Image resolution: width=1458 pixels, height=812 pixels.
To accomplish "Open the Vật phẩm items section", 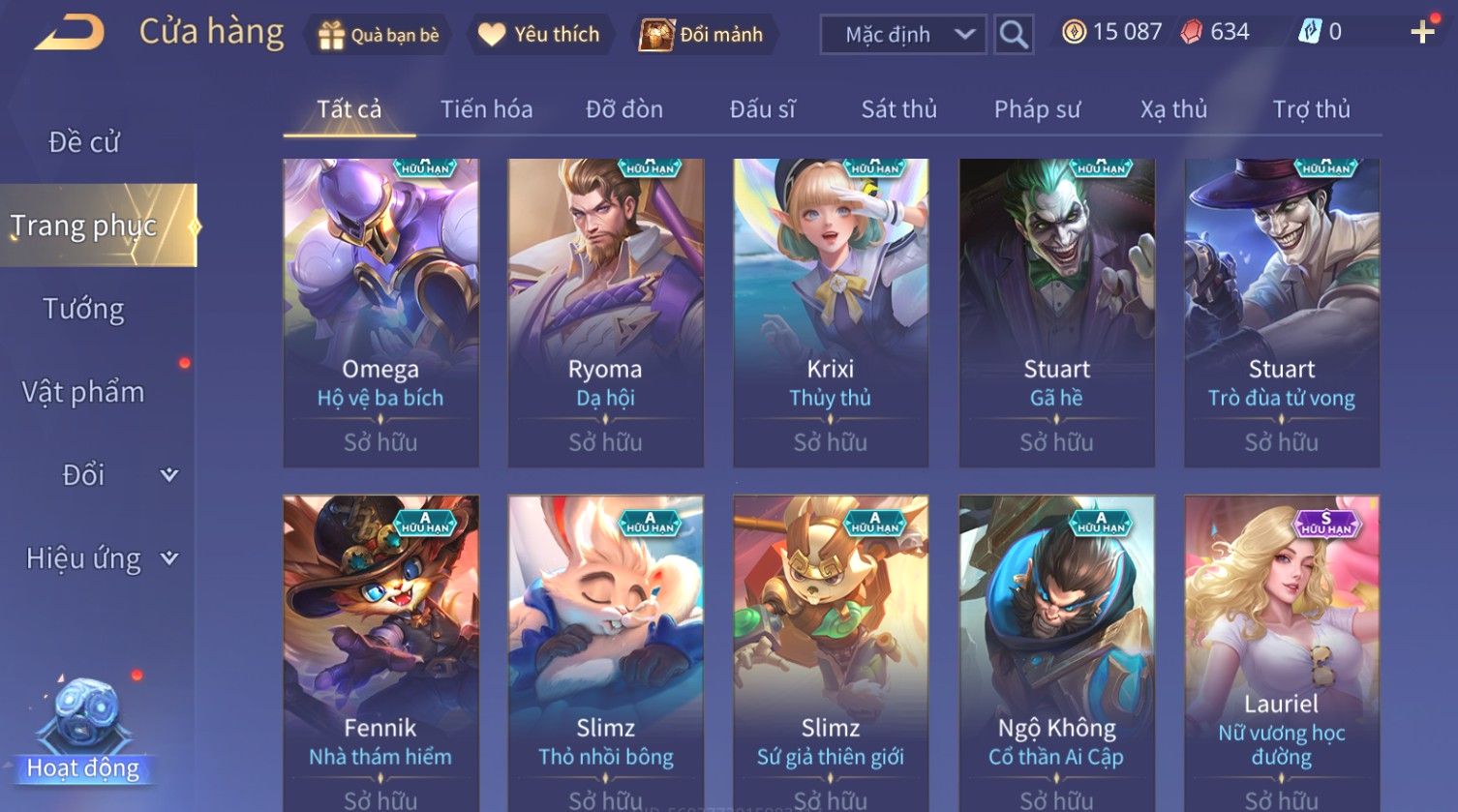I will tap(84, 392).
